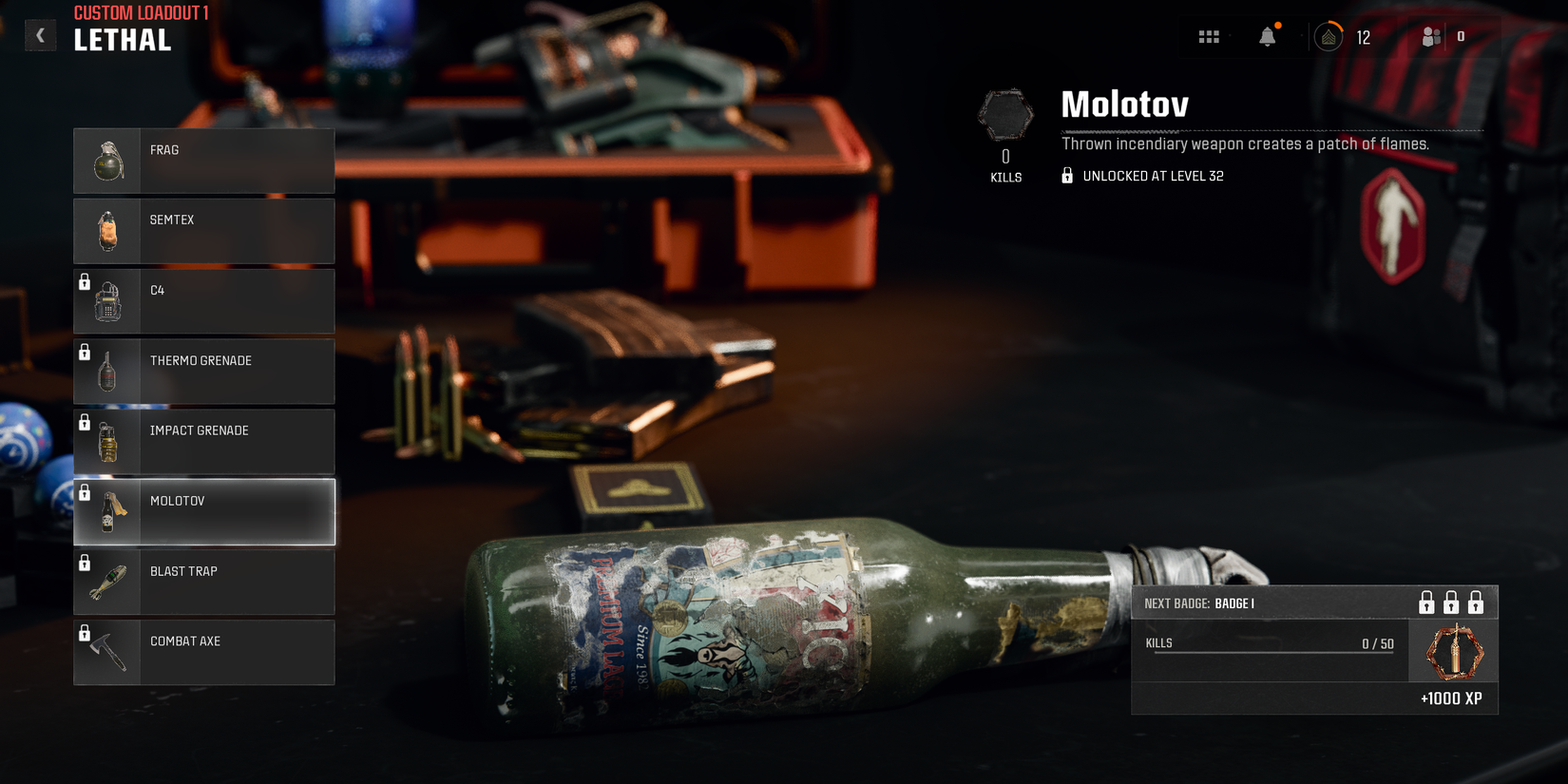Click the third padlock in the badge row
The image size is (1568, 784).
pos(1477,602)
